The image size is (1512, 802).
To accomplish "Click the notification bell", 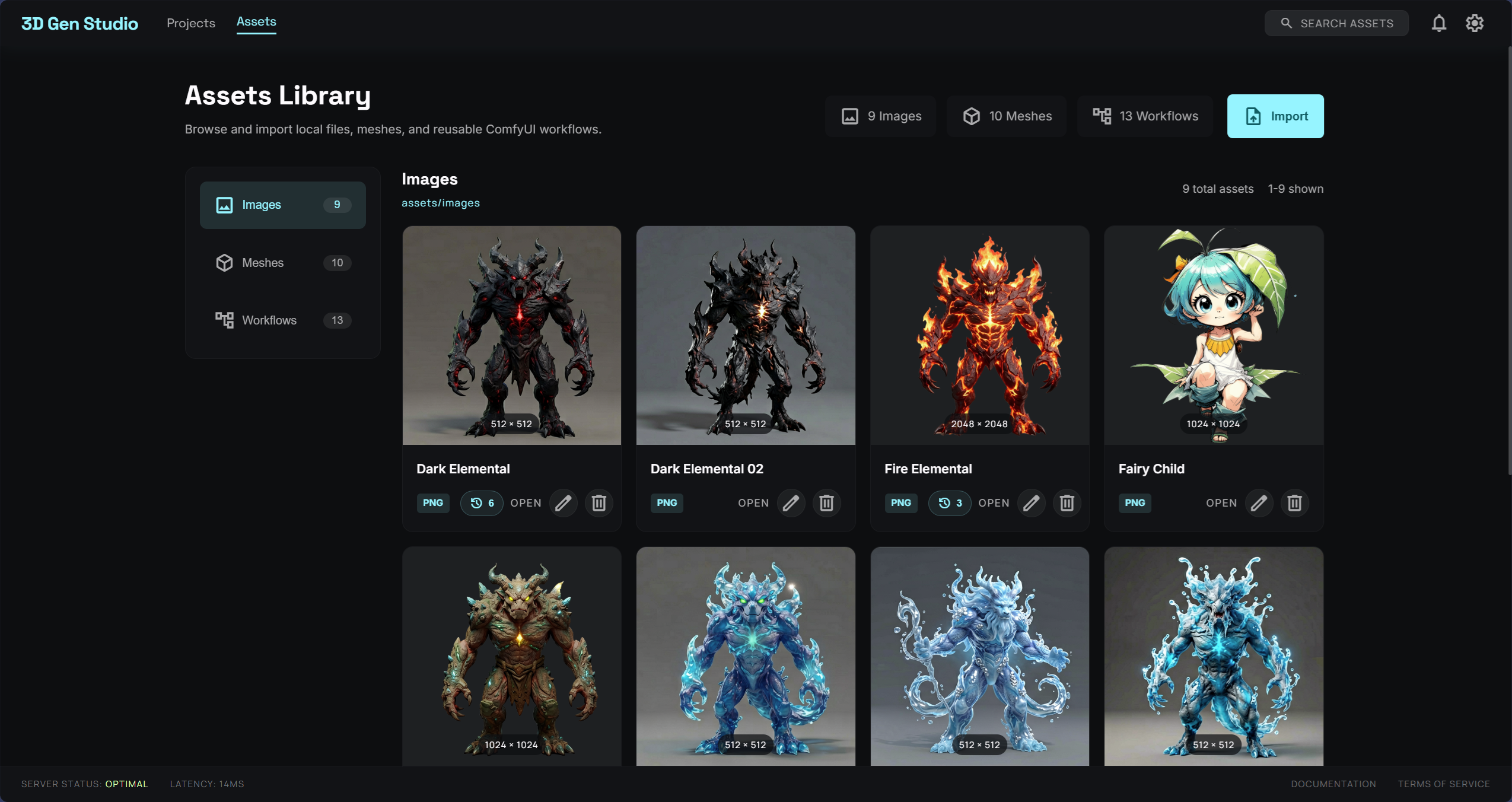I will point(1438,23).
